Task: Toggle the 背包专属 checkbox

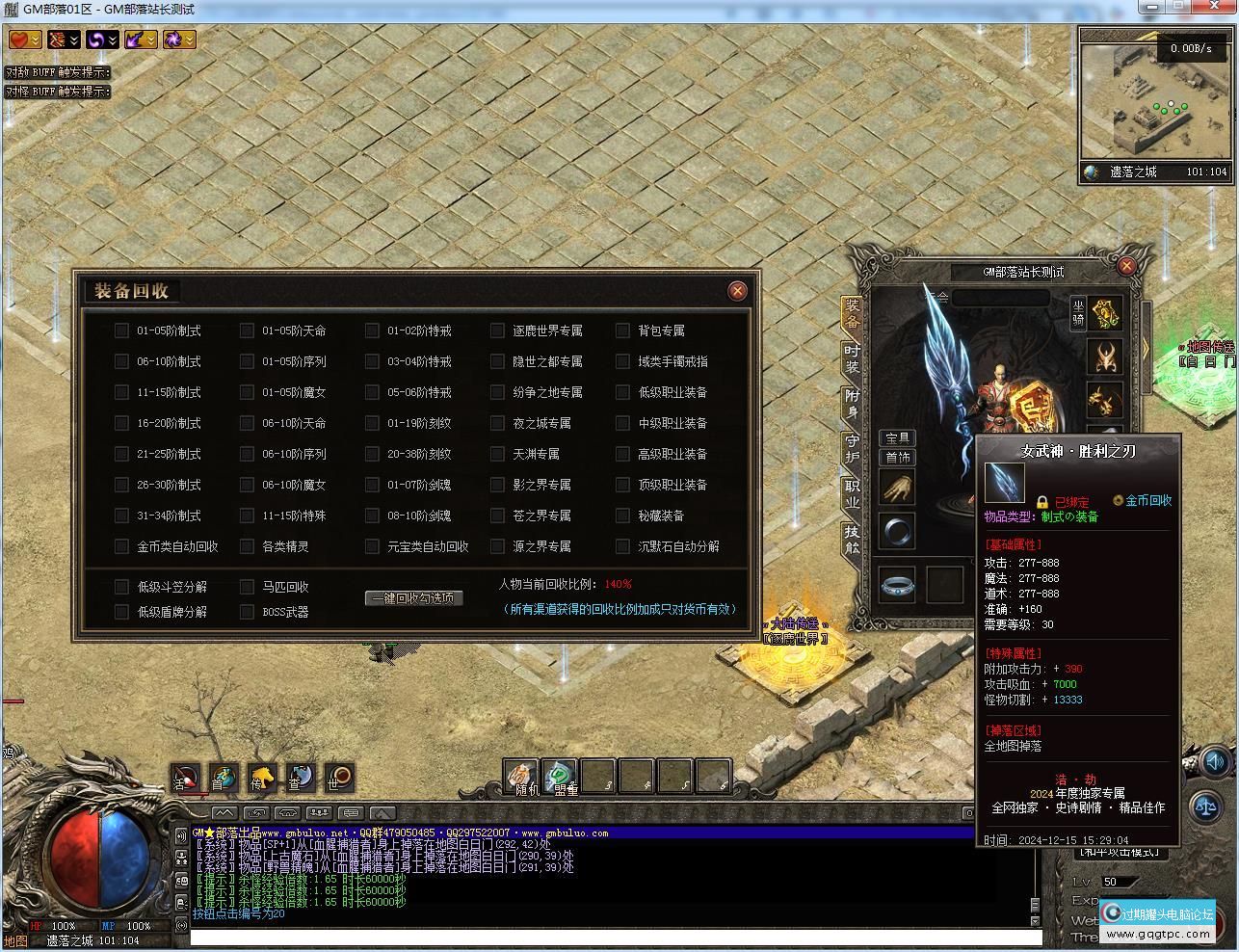Action: (x=622, y=331)
